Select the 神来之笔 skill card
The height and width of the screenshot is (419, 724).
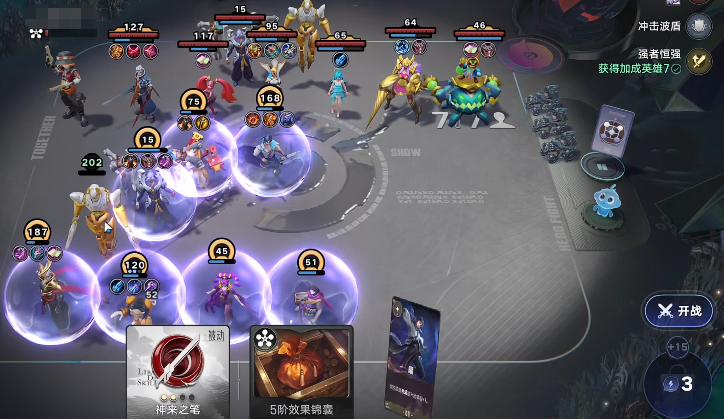[x=178, y=371]
